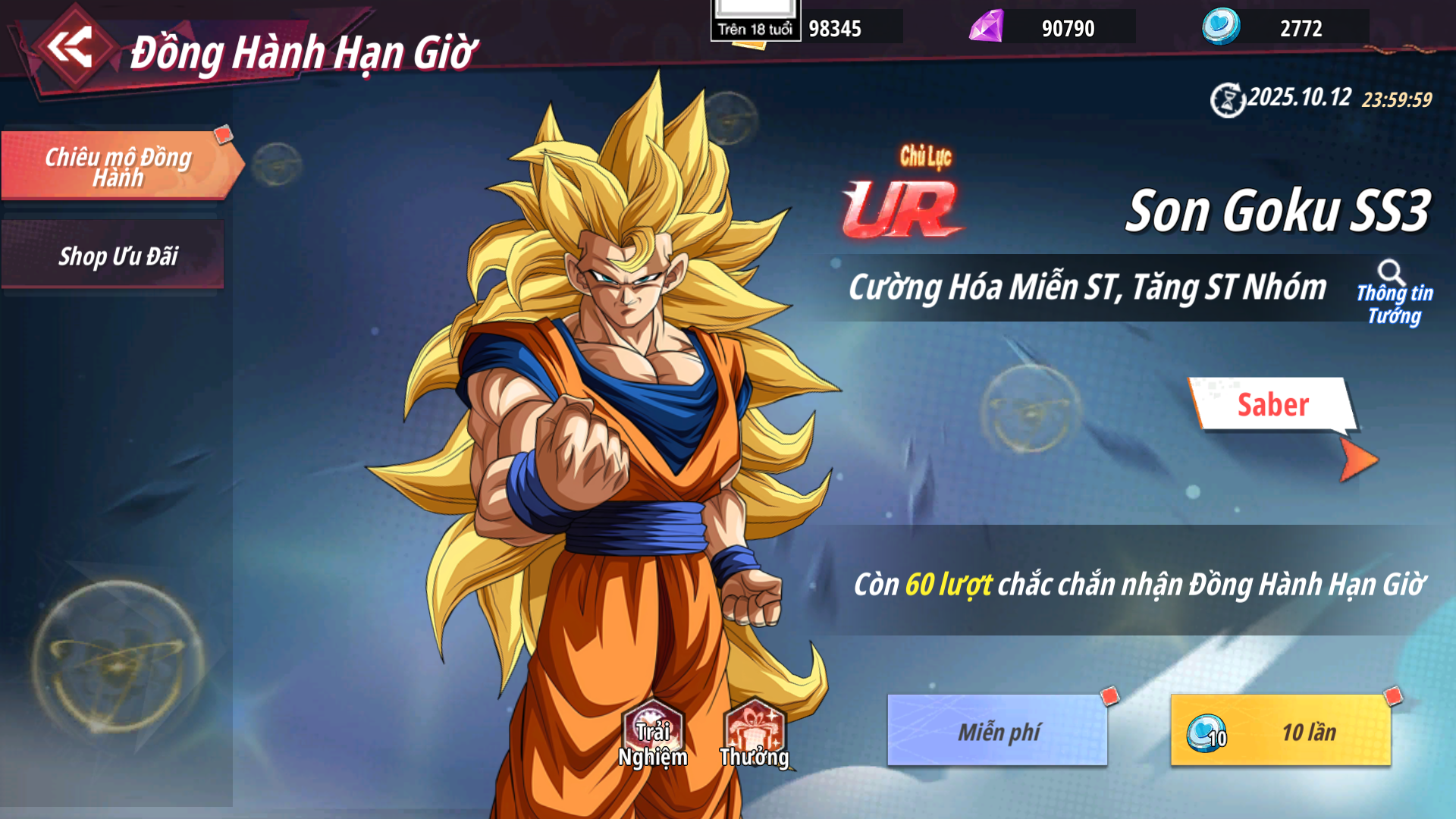Viewport: 1456px width, 819px height.
Task: View Thông tin Tướng hero info
Action: tap(1394, 294)
